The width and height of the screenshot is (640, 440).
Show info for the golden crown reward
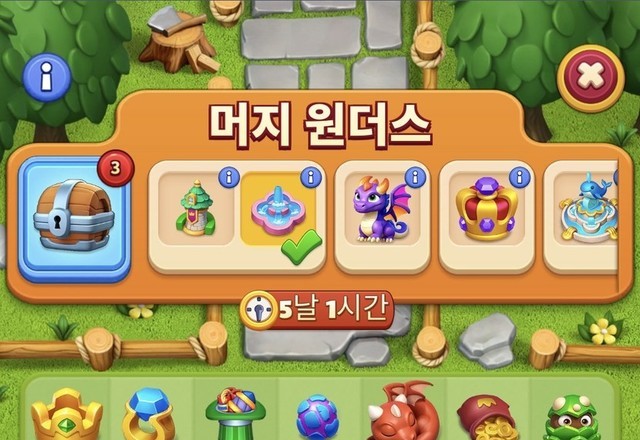518,177
